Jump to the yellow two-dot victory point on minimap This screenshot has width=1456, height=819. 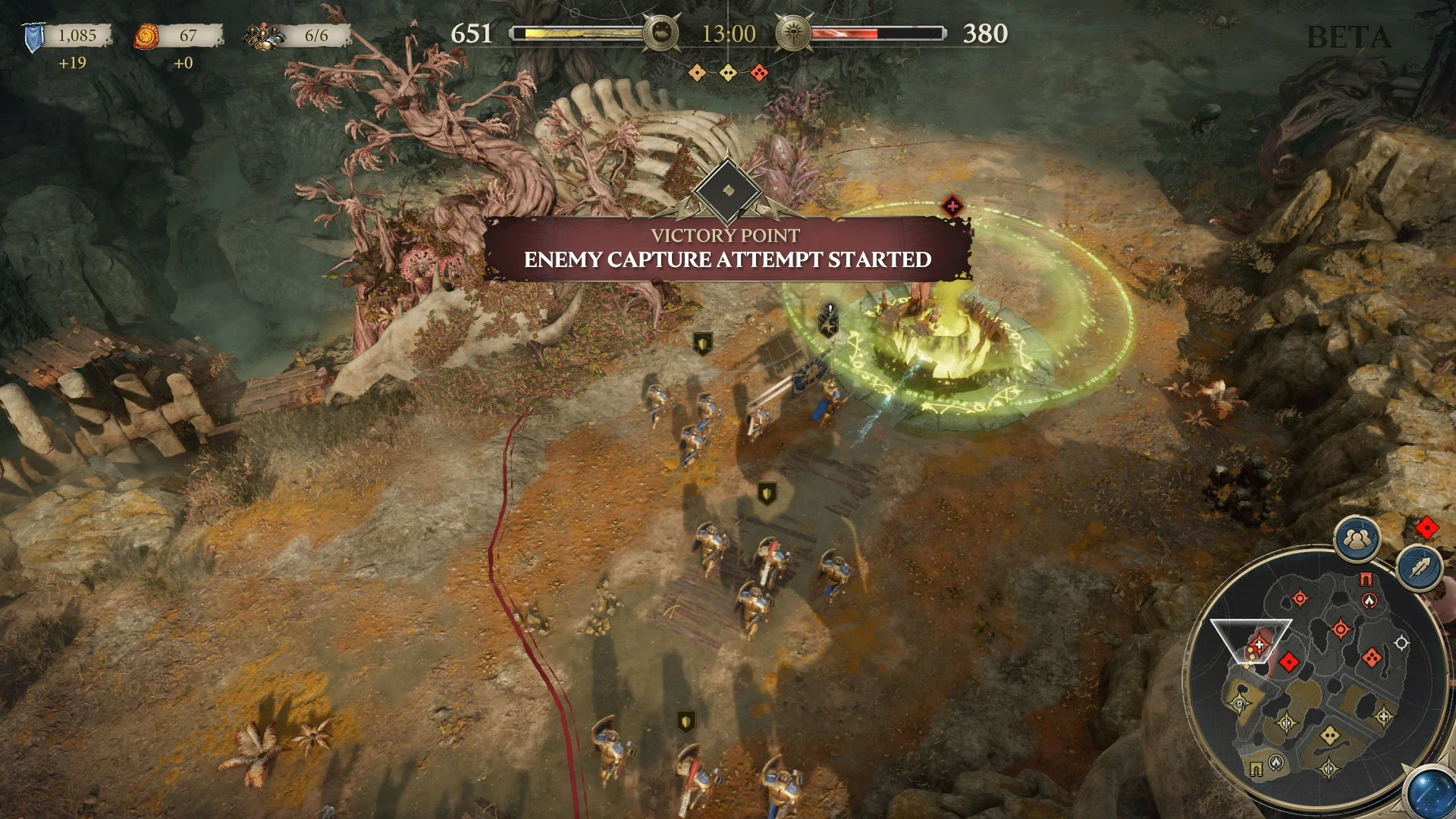(x=1329, y=734)
